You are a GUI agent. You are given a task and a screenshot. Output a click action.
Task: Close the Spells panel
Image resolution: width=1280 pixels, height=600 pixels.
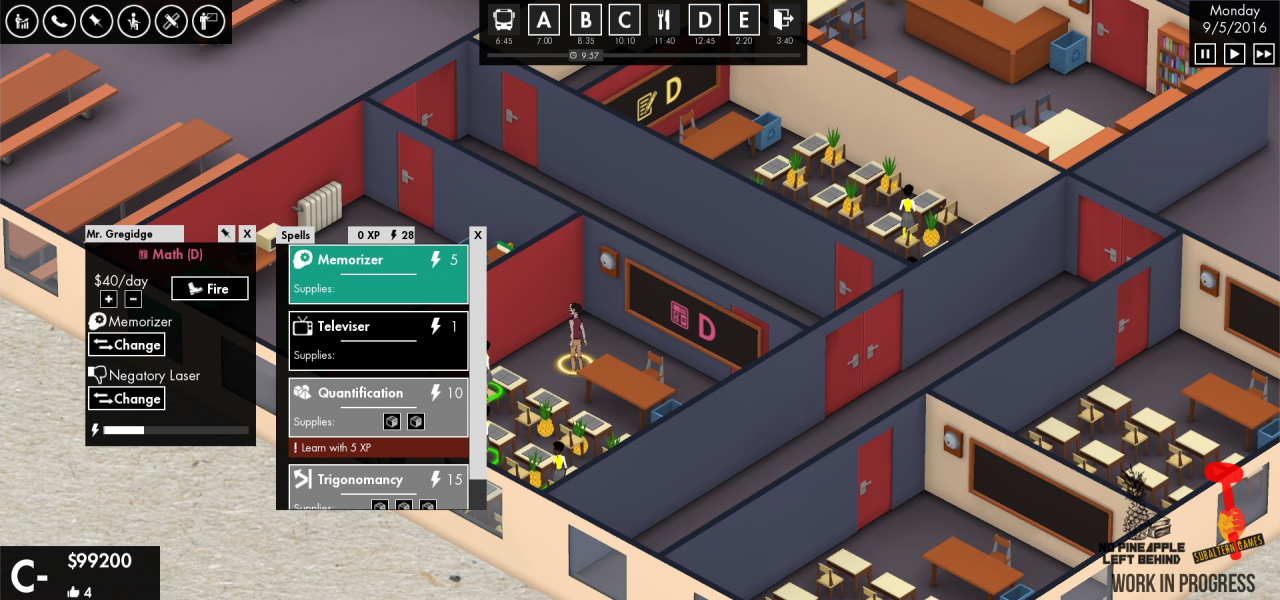(x=478, y=235)
